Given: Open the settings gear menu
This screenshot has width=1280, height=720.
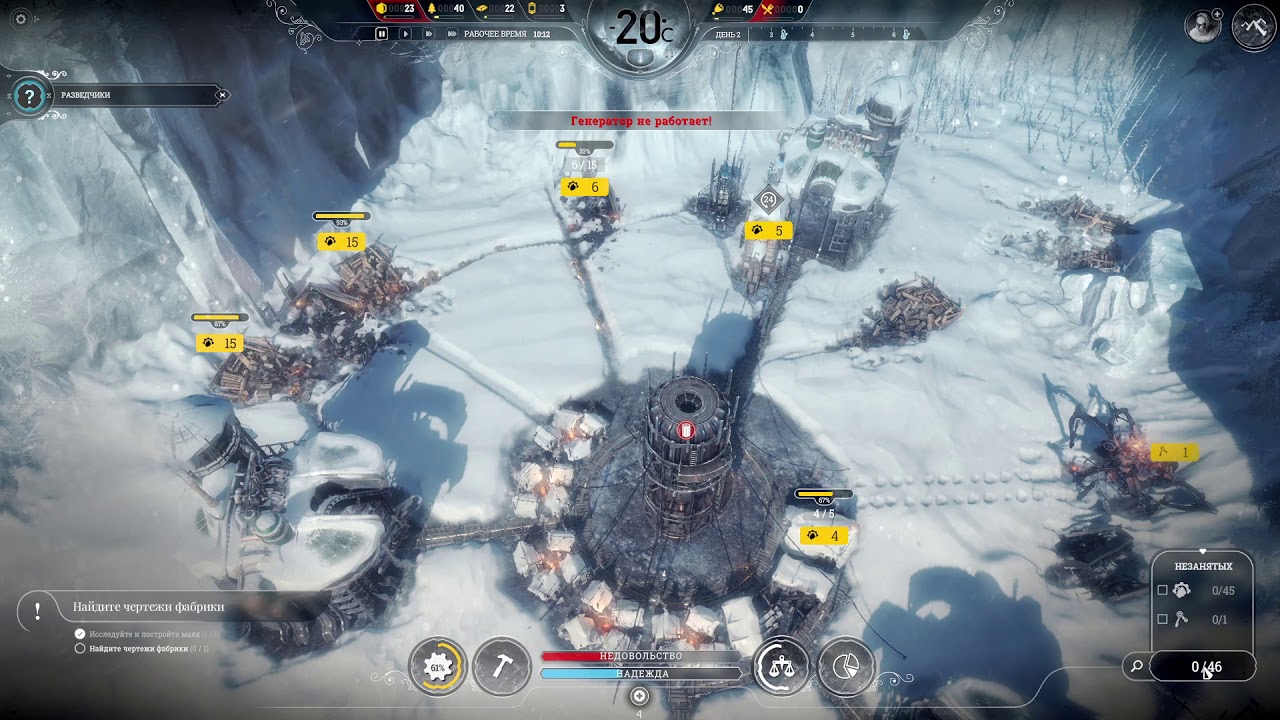Looking at the screenshot, I should tap(21, 19).
